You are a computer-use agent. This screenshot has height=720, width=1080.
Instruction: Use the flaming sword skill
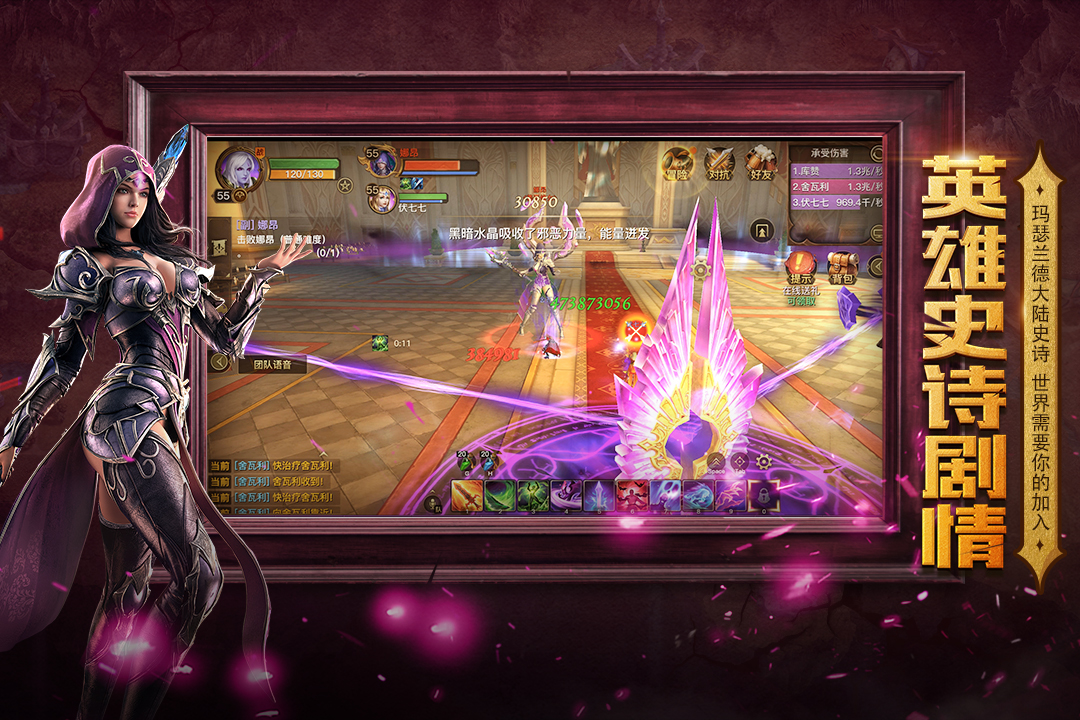pos(467,496)
